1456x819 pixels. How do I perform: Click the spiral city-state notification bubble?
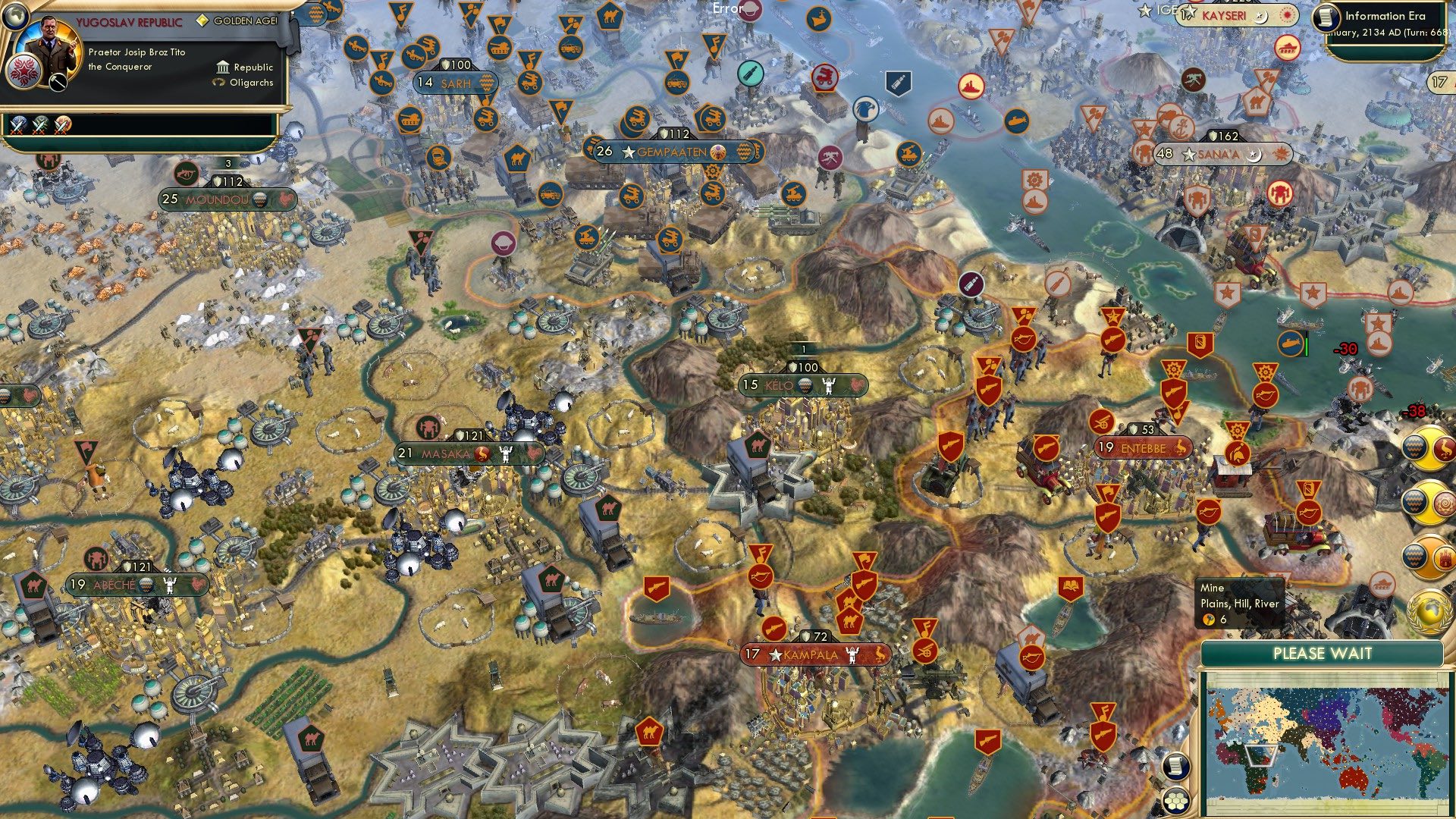[1444, 502]
